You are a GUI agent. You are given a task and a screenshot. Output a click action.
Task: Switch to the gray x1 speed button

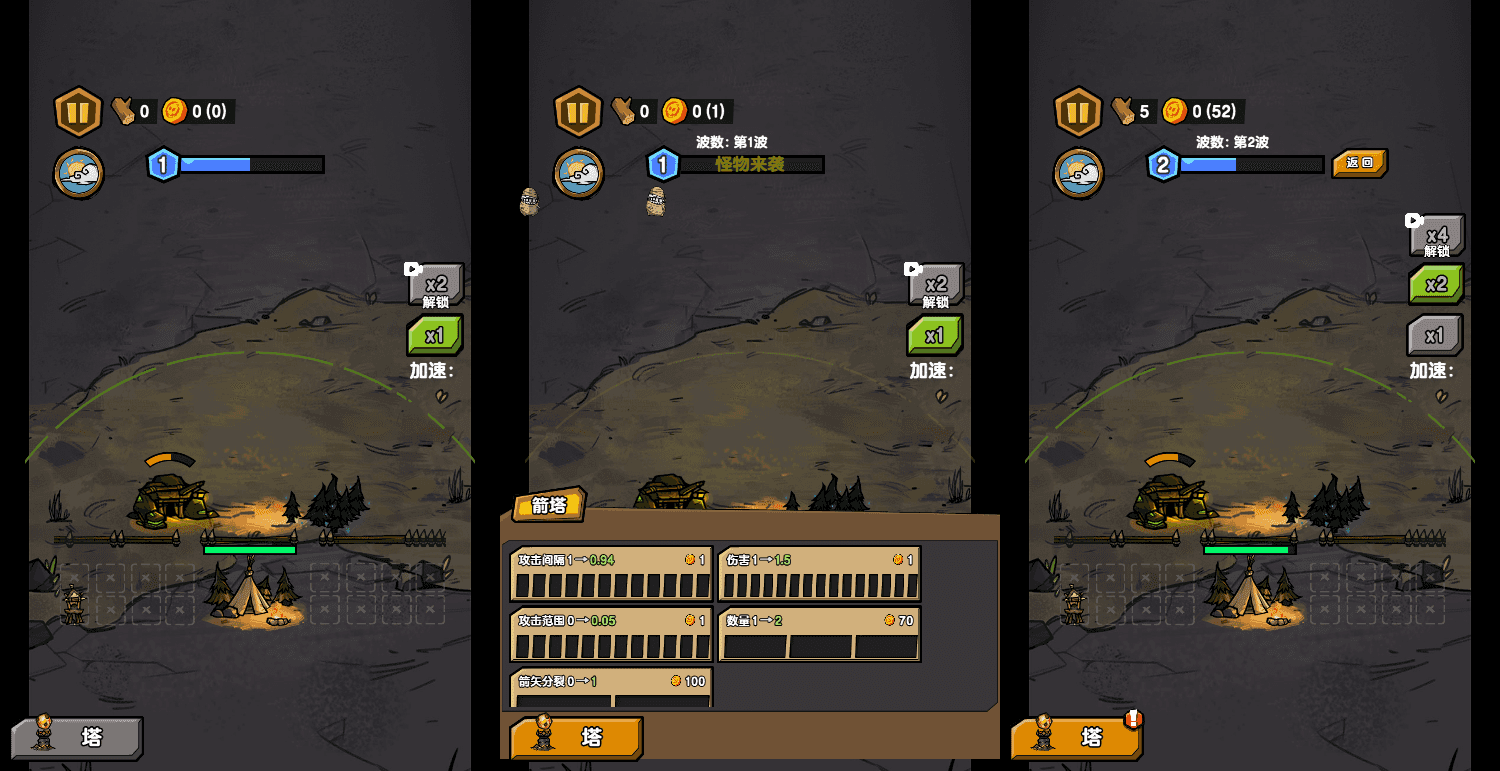(1435, 335)
